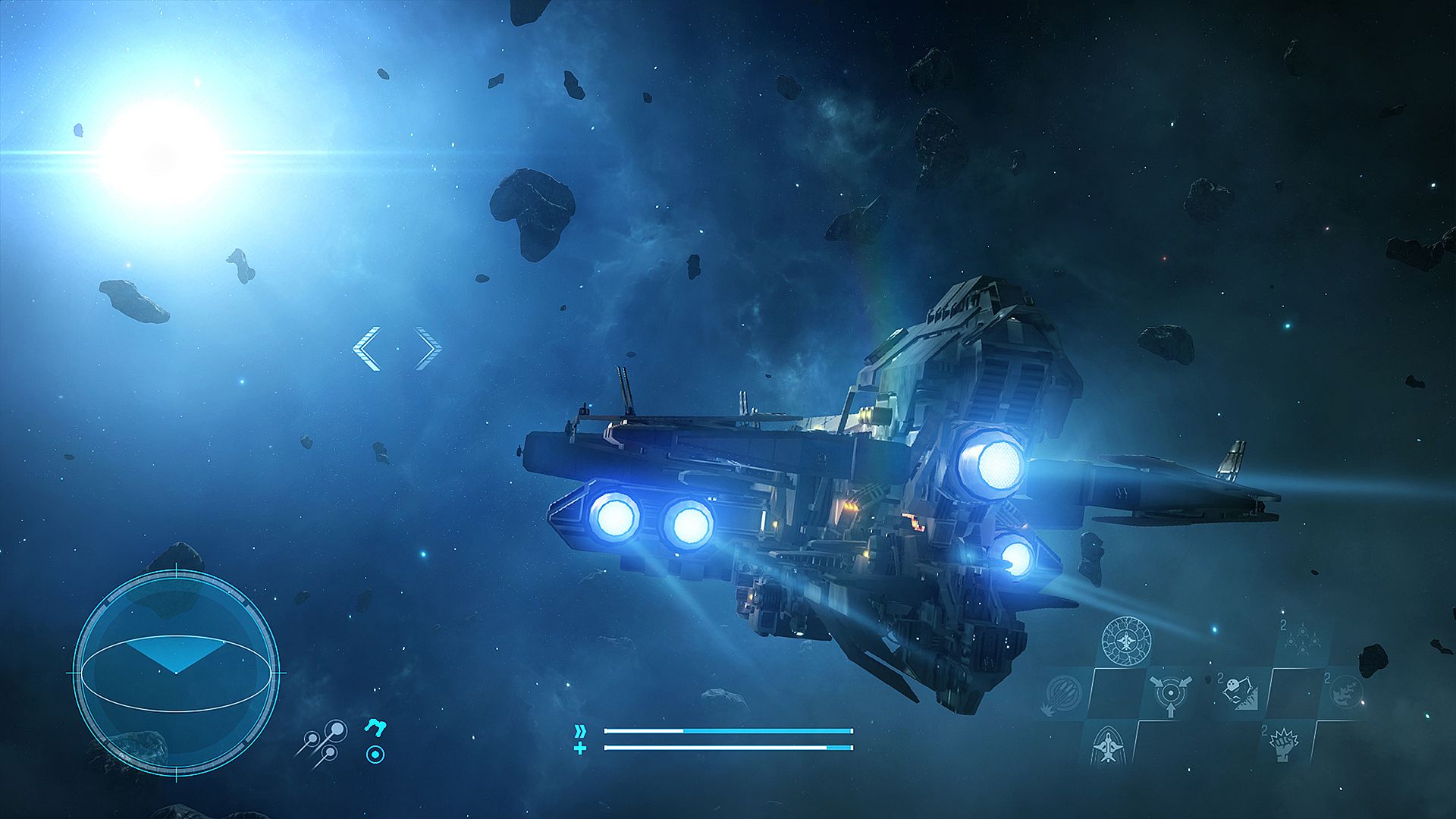Activate the raised fist burst ability
This screenshot has height=819, width=1456.
tap(1283, 744)
